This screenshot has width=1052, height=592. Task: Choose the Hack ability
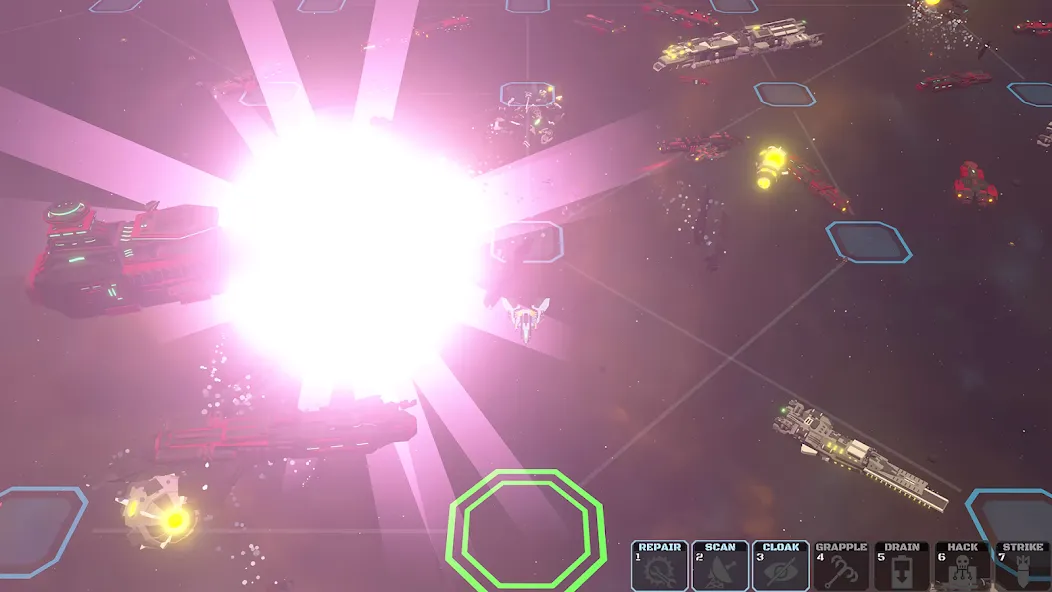point(962,566)
